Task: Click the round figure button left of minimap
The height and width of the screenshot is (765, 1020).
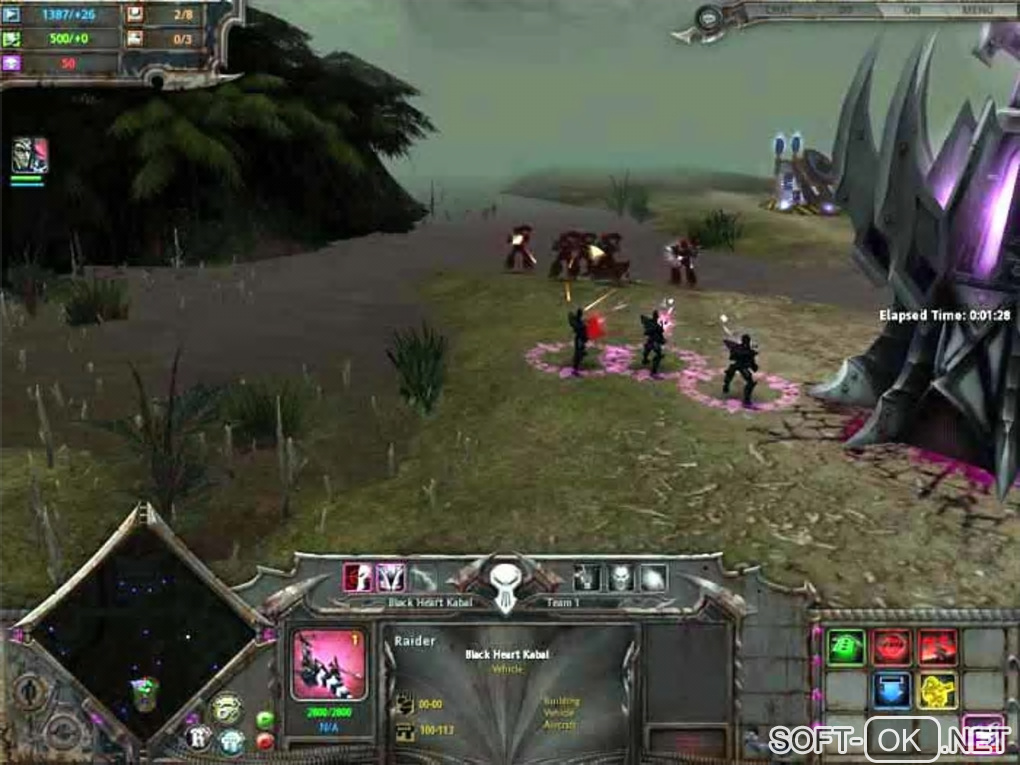Action: click(31, 692)
